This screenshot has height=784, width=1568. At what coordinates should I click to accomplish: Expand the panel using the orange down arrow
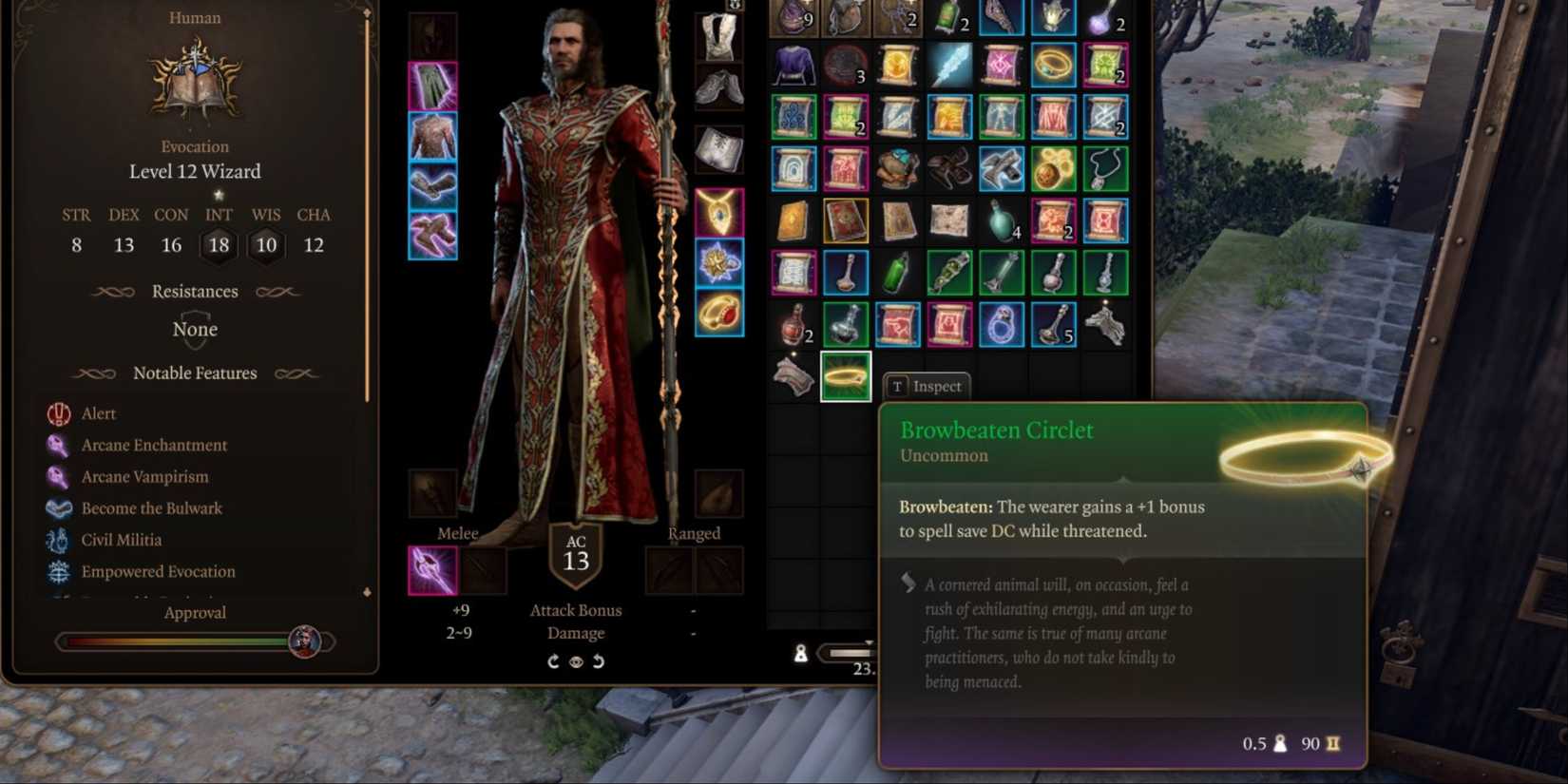point(366,591)
